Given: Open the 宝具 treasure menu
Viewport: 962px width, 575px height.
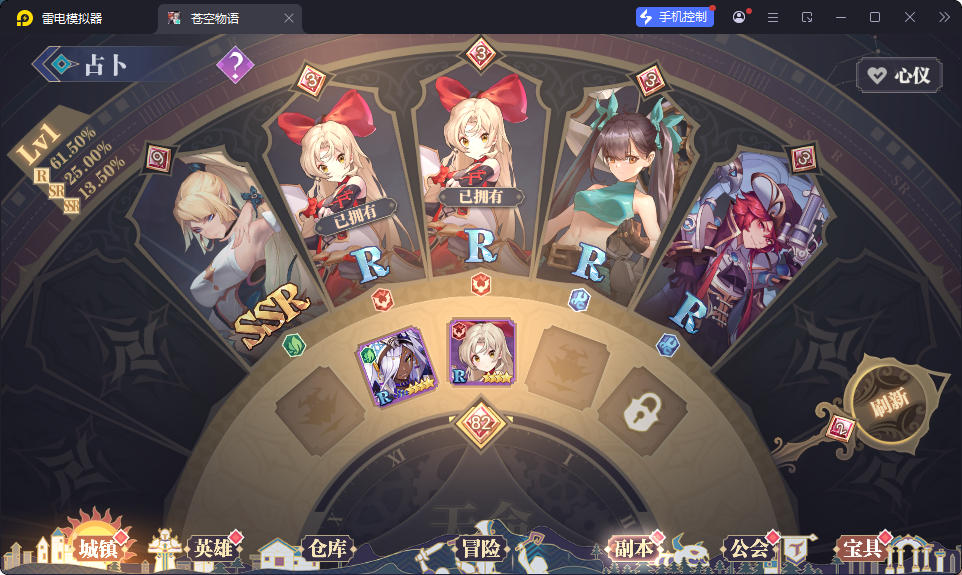Looking at the screenshot, I should (x=861, y=548).
